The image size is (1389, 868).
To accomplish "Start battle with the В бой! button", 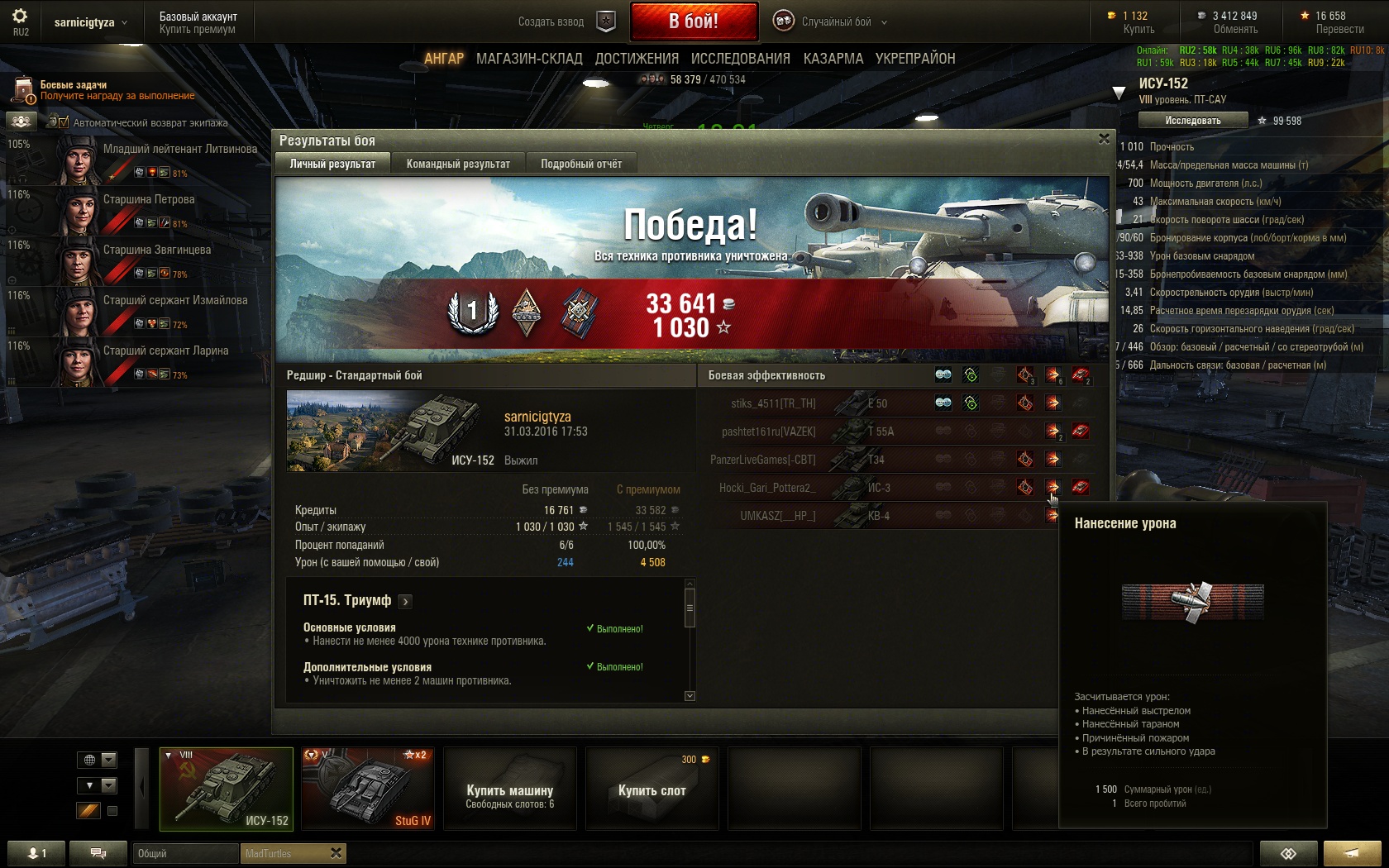I will coord(694,21).
